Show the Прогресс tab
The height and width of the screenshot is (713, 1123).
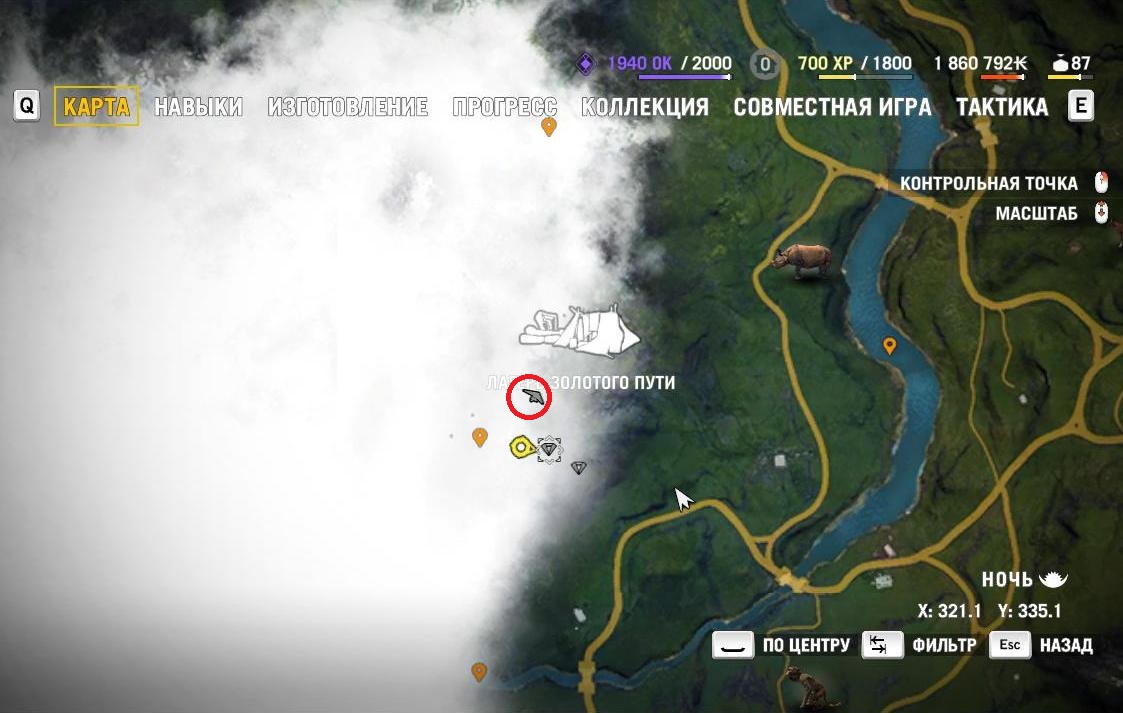point(504,107)
